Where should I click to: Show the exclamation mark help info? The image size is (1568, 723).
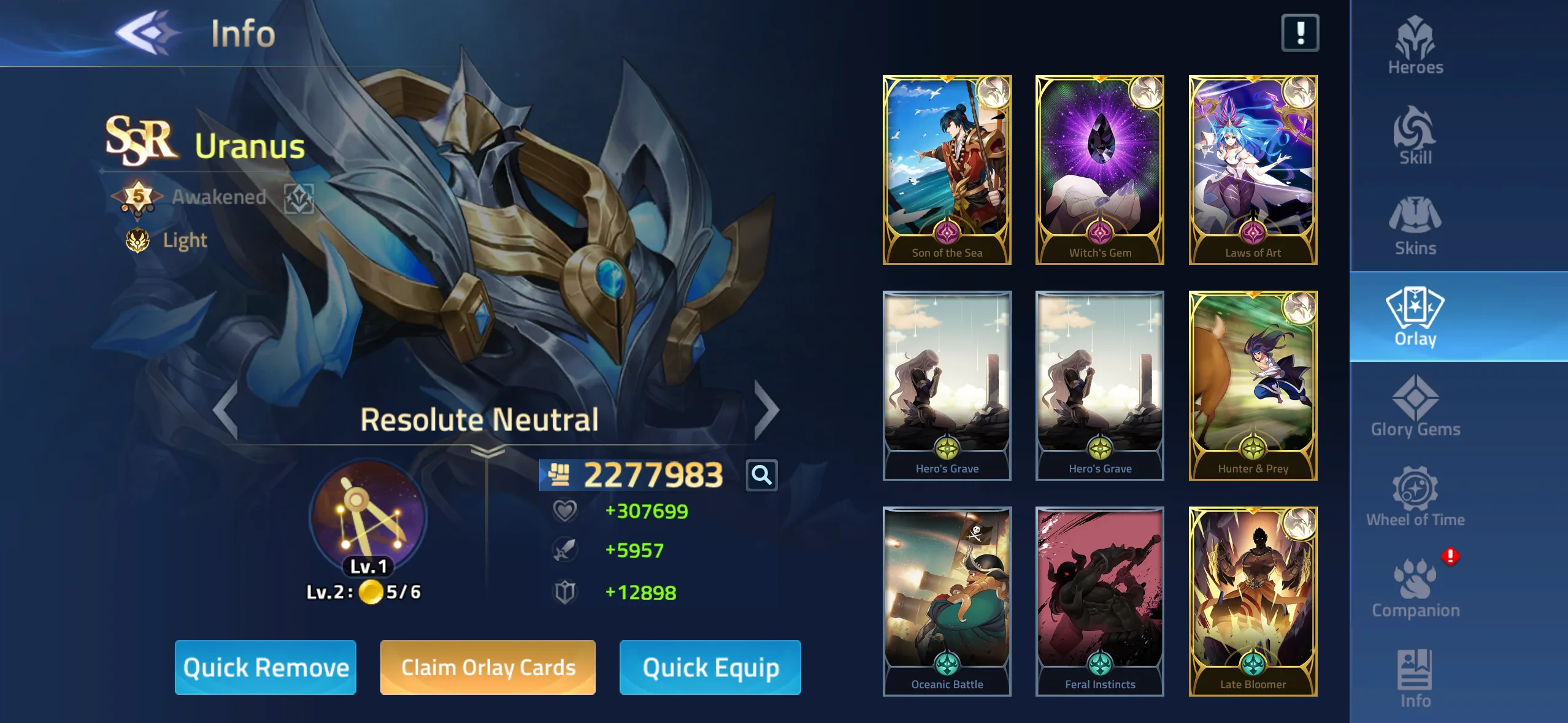1300,33
